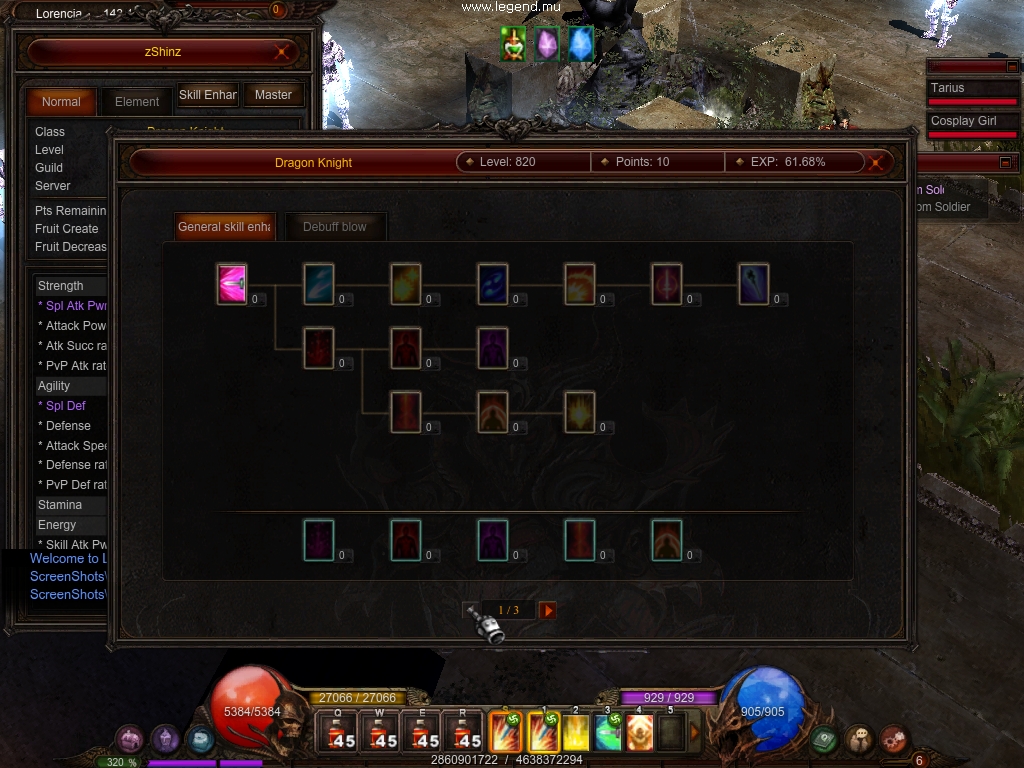The image size is (1024, 768).
Task: Use the potion in the Q slot
Action: tap(337, 733)
